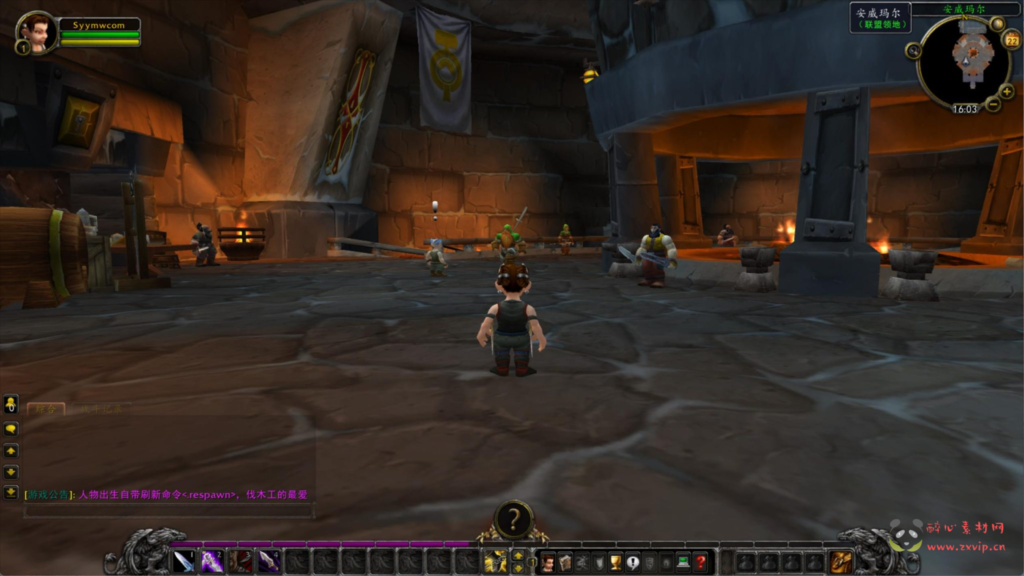Screen dimensions: 1024x576
Task: Open the social friends button above chat
Action: coord(11,404)
